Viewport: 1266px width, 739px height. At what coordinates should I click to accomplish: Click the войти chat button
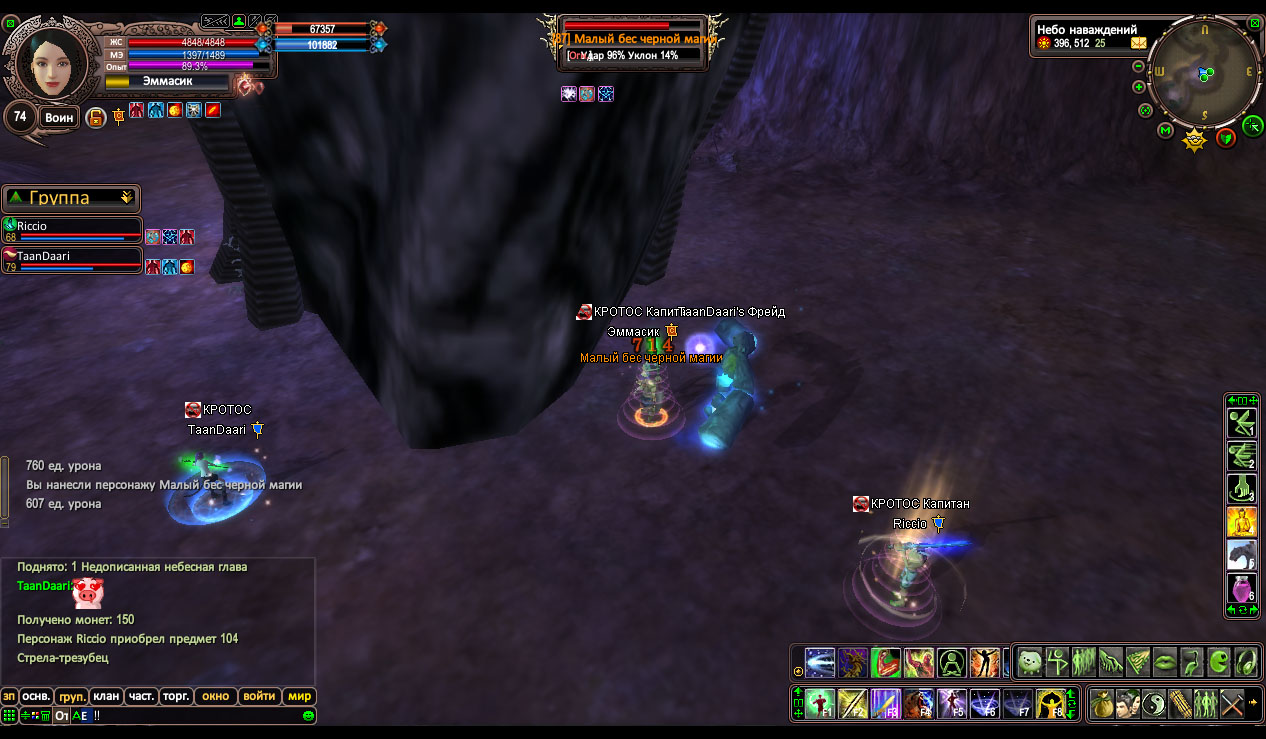(x=259, y=696)
